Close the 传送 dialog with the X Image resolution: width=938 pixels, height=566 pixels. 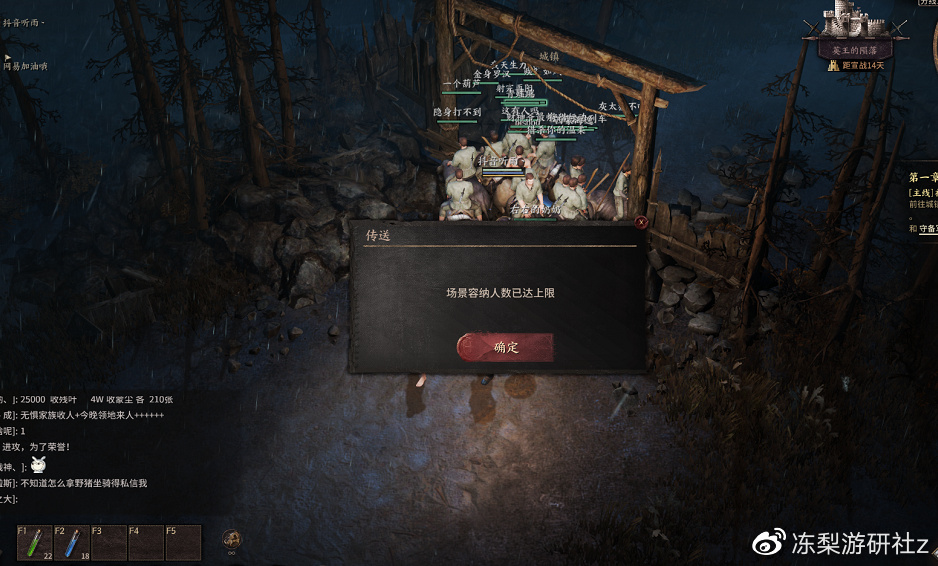(x=641, y=223)
